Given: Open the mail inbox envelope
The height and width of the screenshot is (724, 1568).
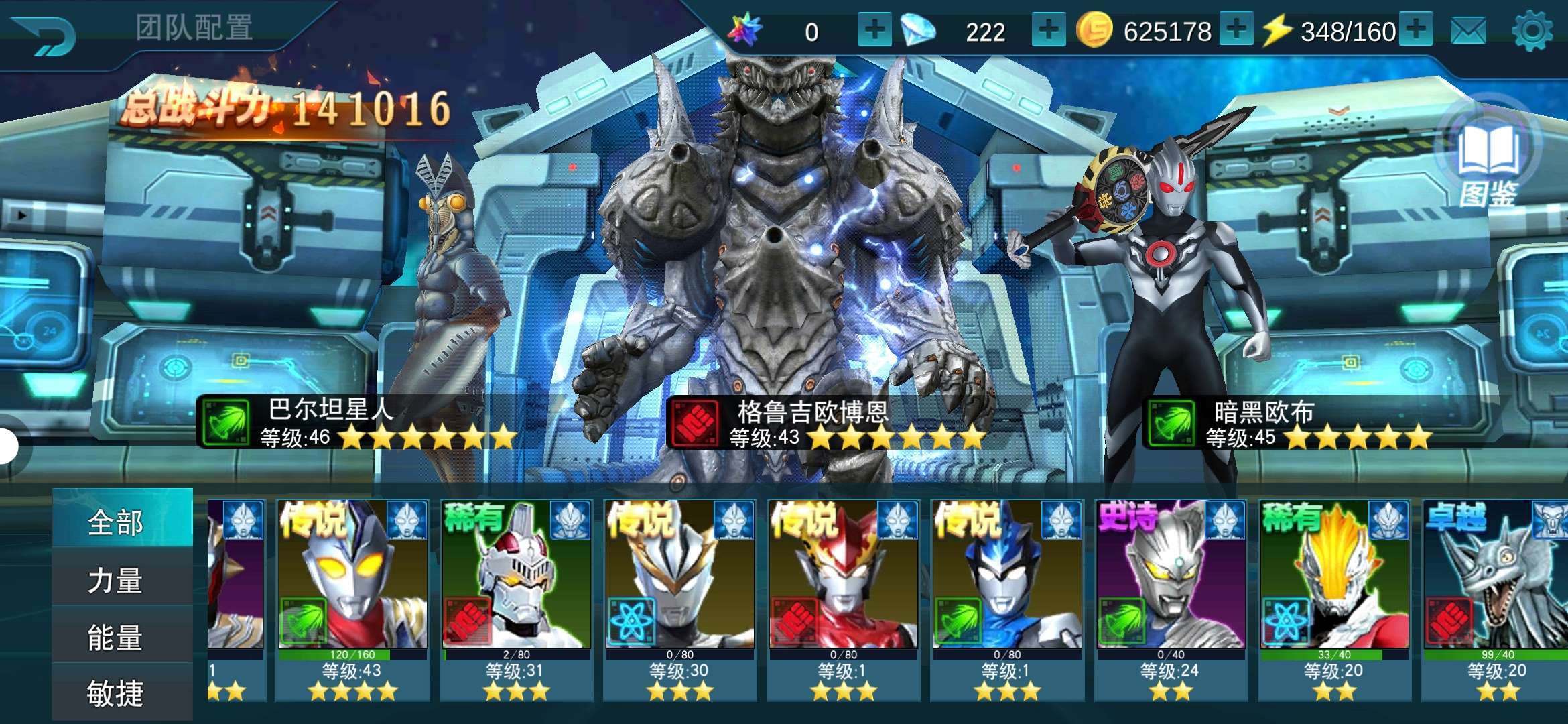Looking at the screenshot, I should (1468, 32).
